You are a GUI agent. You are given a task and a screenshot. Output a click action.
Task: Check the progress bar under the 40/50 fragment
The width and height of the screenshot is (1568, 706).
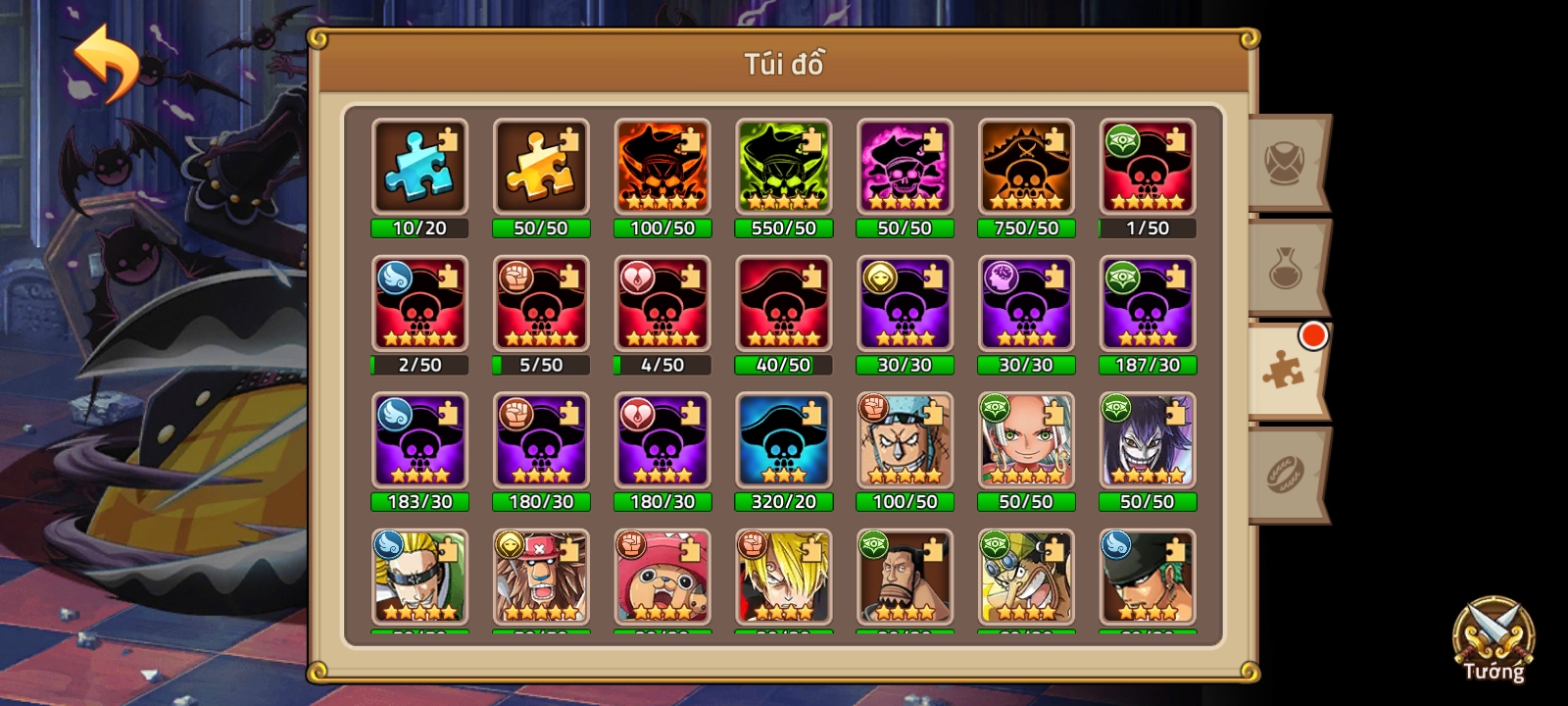tap(783, 365)
